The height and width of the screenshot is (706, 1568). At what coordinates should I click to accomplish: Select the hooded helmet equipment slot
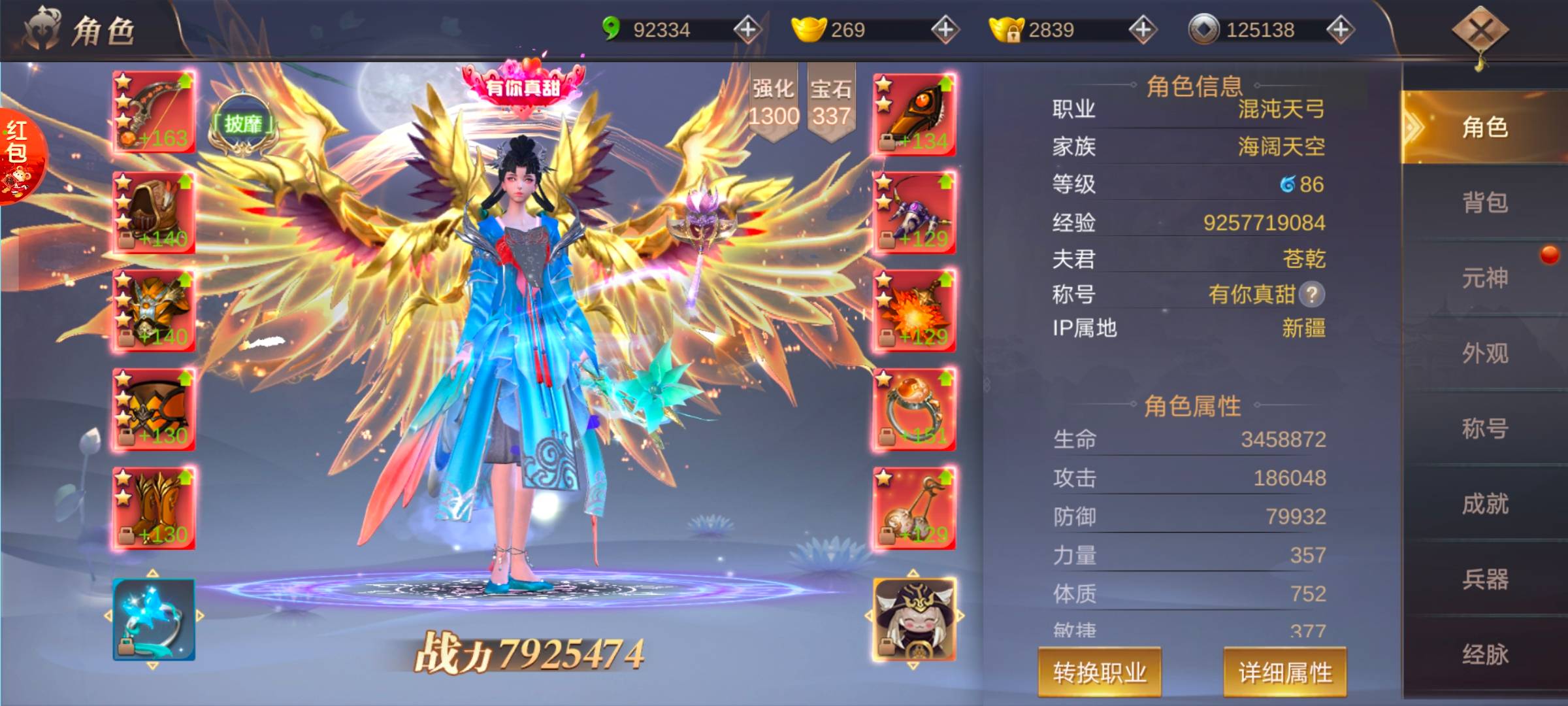pos(154,212)
